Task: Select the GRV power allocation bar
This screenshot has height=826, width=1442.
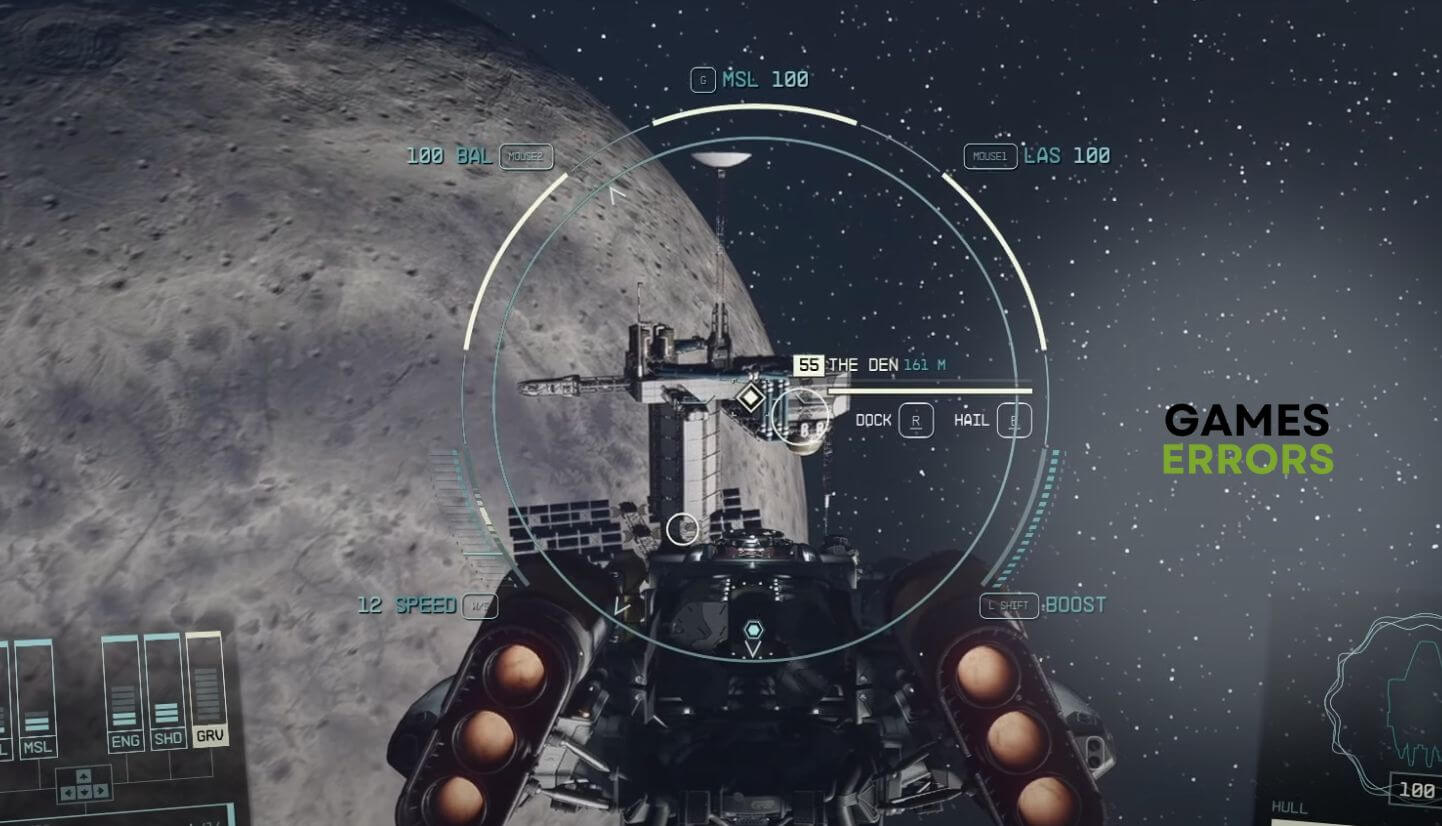Action: tap(207, 690)
